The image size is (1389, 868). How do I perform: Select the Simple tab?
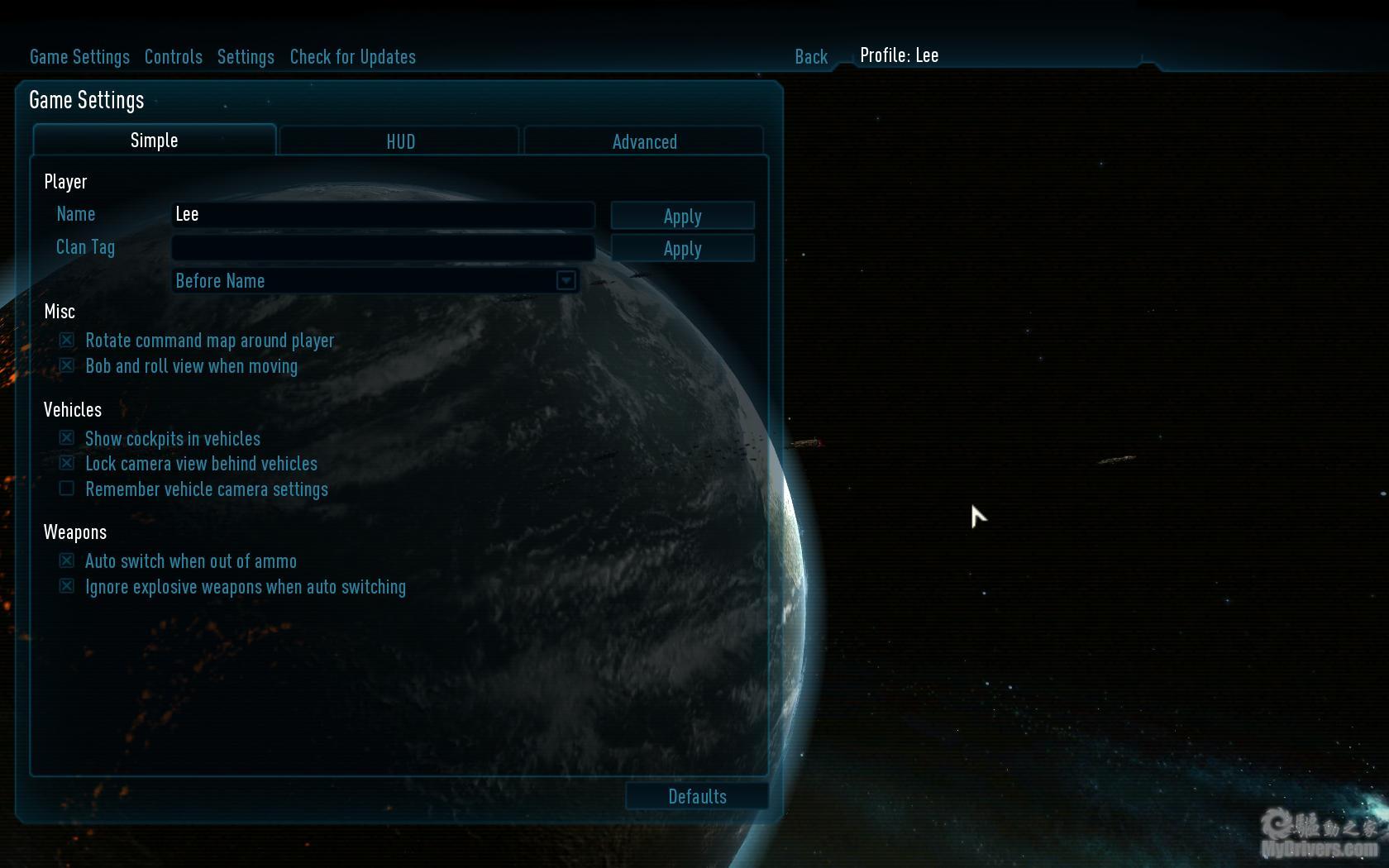(x=155, y=141)
